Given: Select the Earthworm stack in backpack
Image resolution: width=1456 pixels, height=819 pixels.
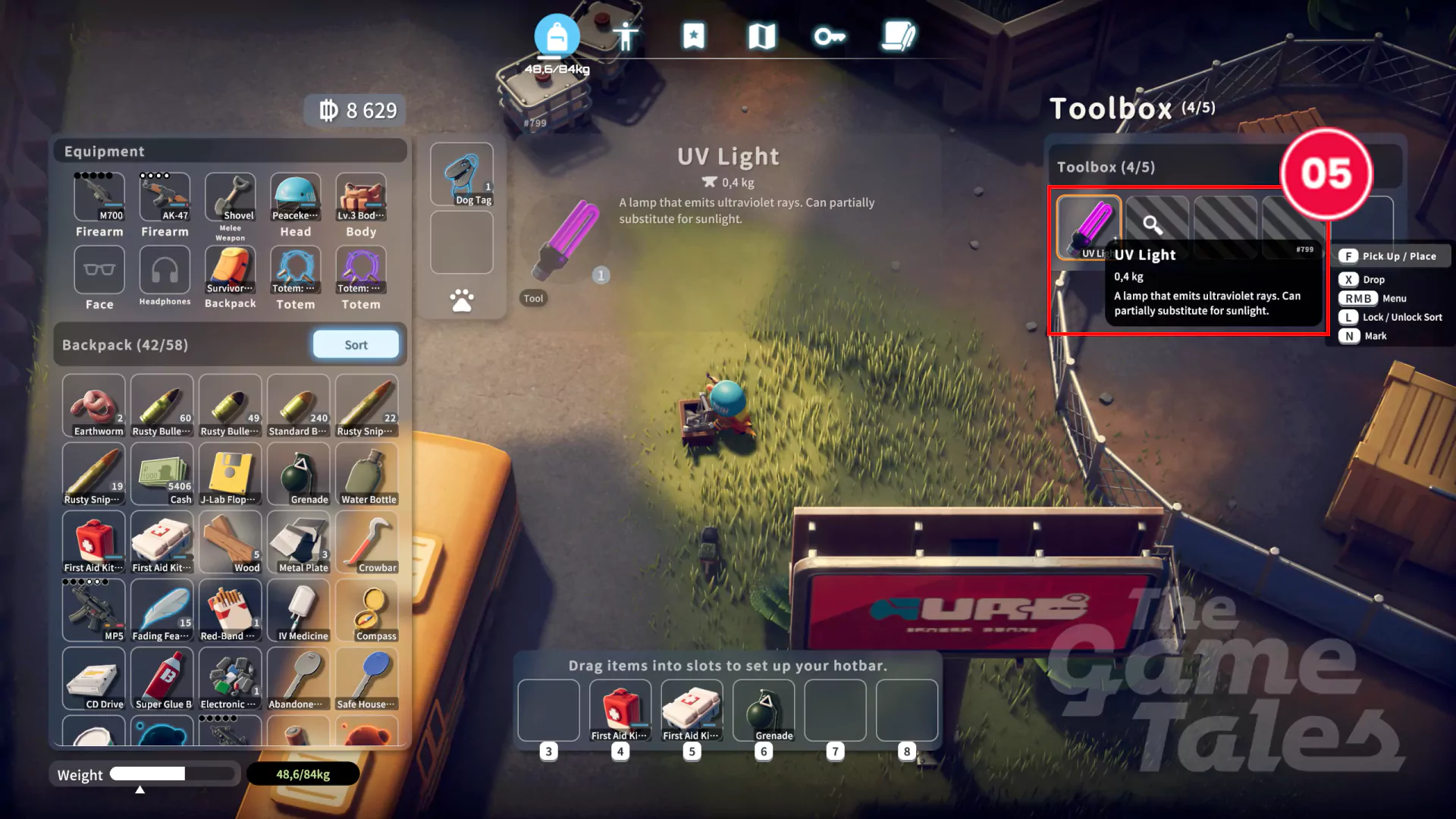Looking at the screenshot, I should (94, 406).
